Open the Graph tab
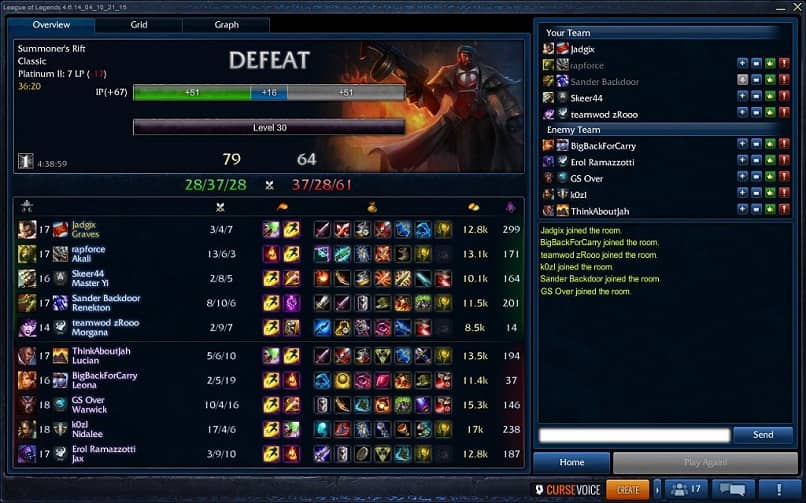The image size is (806, 503). point(226,25)
